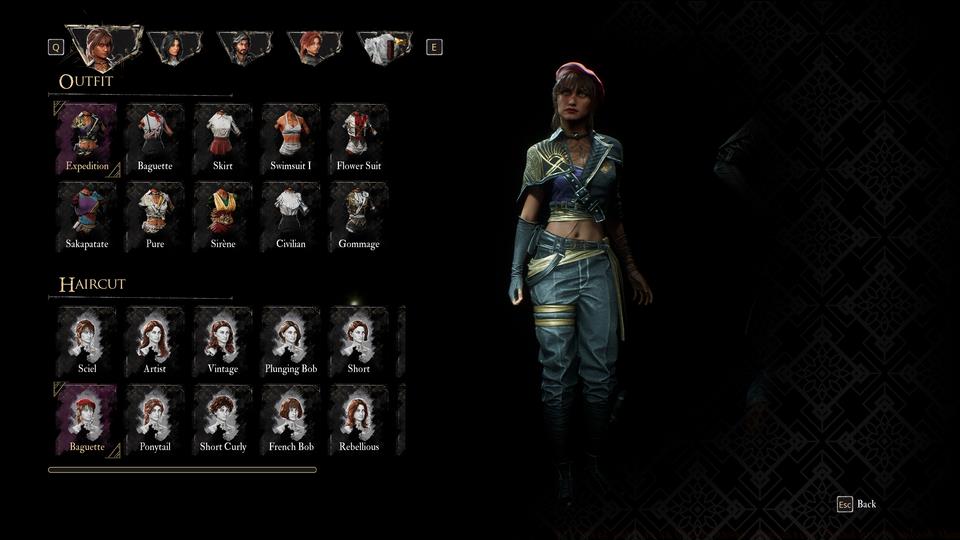Screen dimensions: 960x540
Task: Apply the Vintage haircut
Action: point(223,341)
